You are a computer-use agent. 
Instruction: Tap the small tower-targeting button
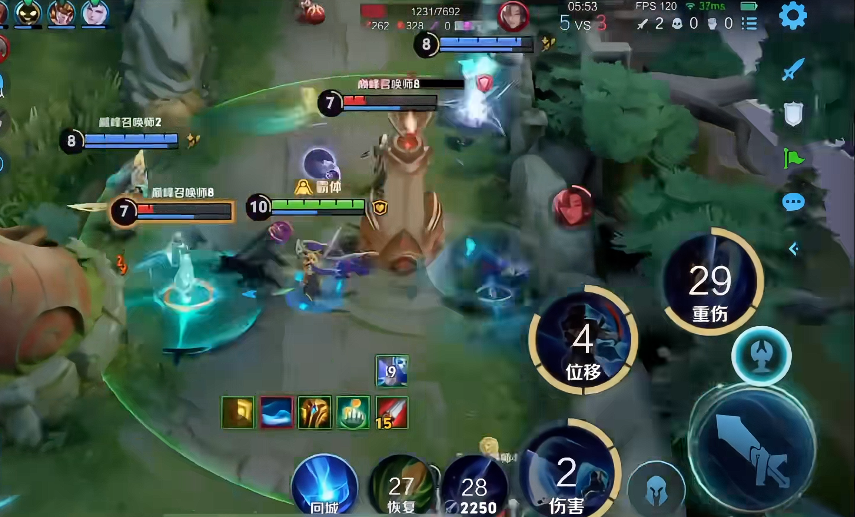click(x=761, y=357)
